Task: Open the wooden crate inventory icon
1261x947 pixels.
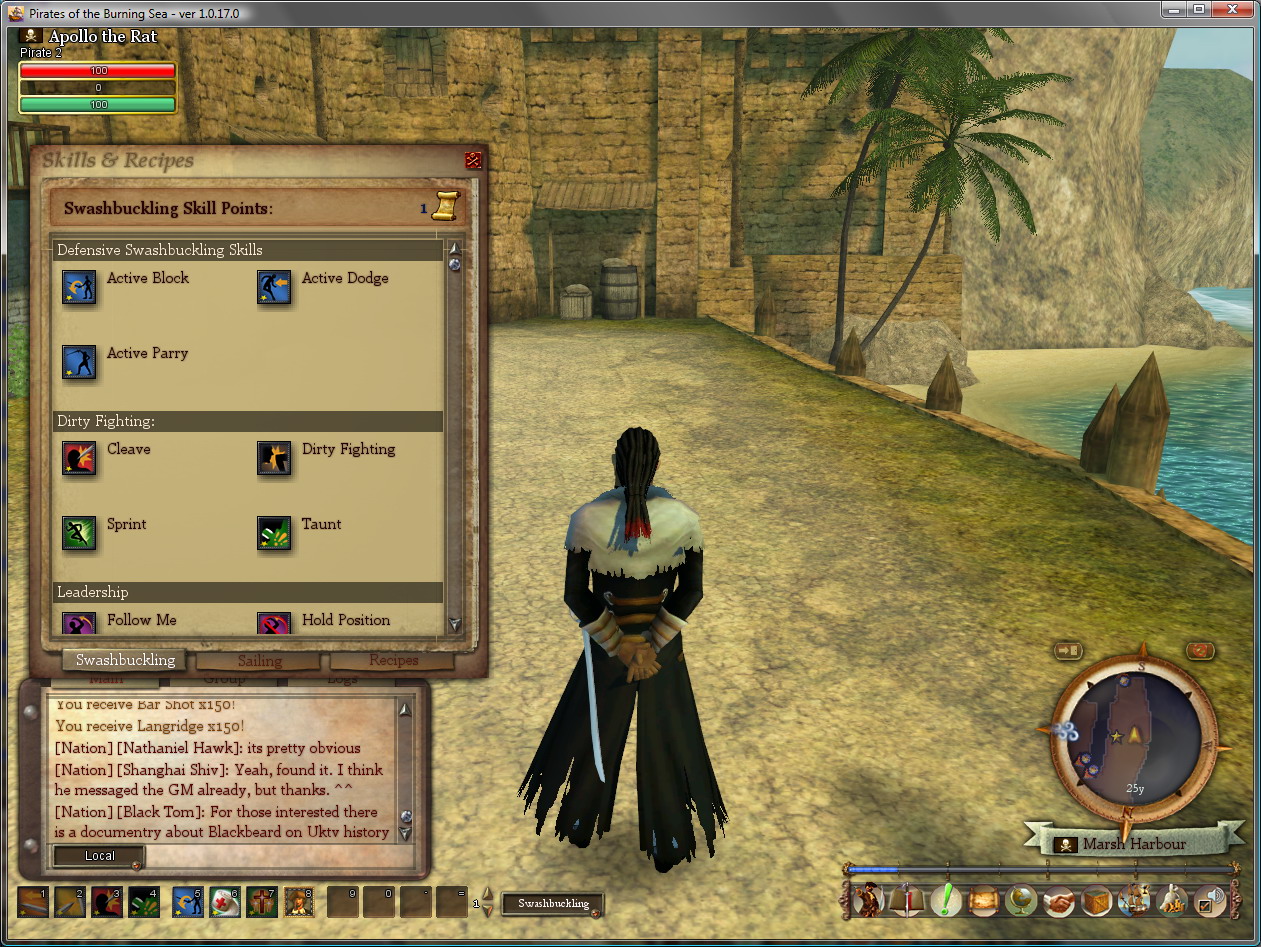Action: [x=1097, y=901]
